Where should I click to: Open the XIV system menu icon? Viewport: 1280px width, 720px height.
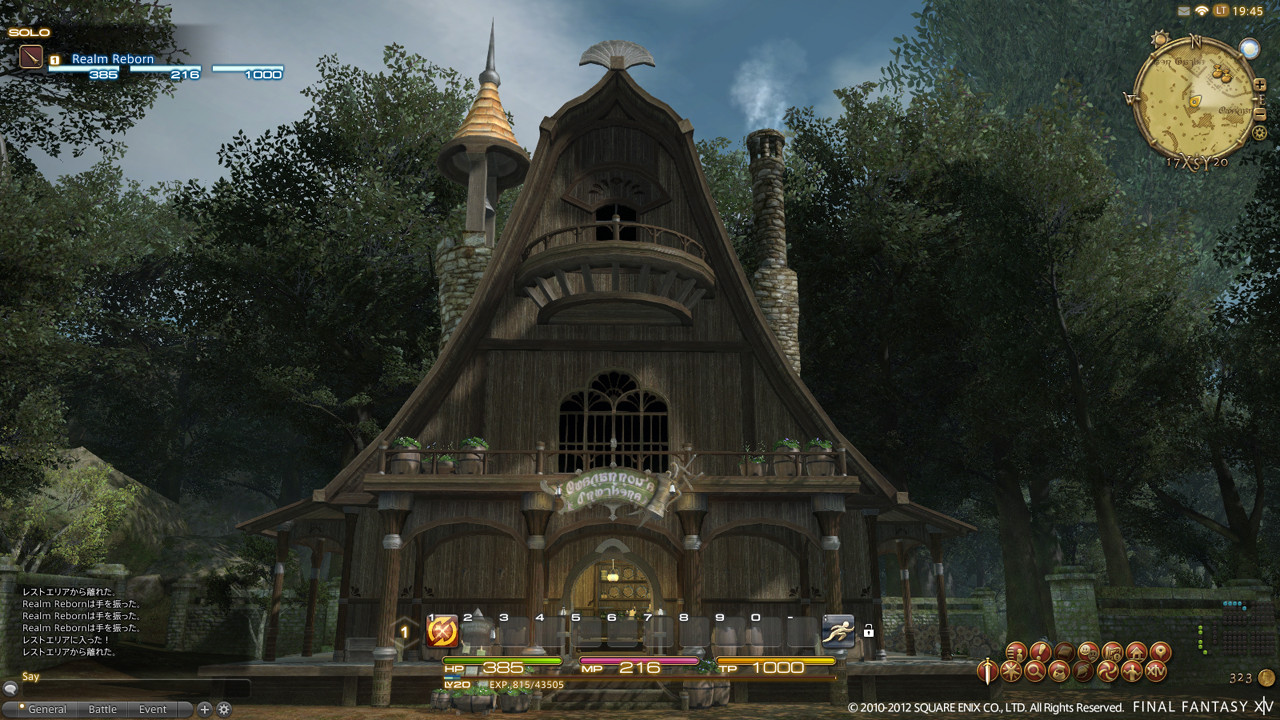coord(1157,670)
